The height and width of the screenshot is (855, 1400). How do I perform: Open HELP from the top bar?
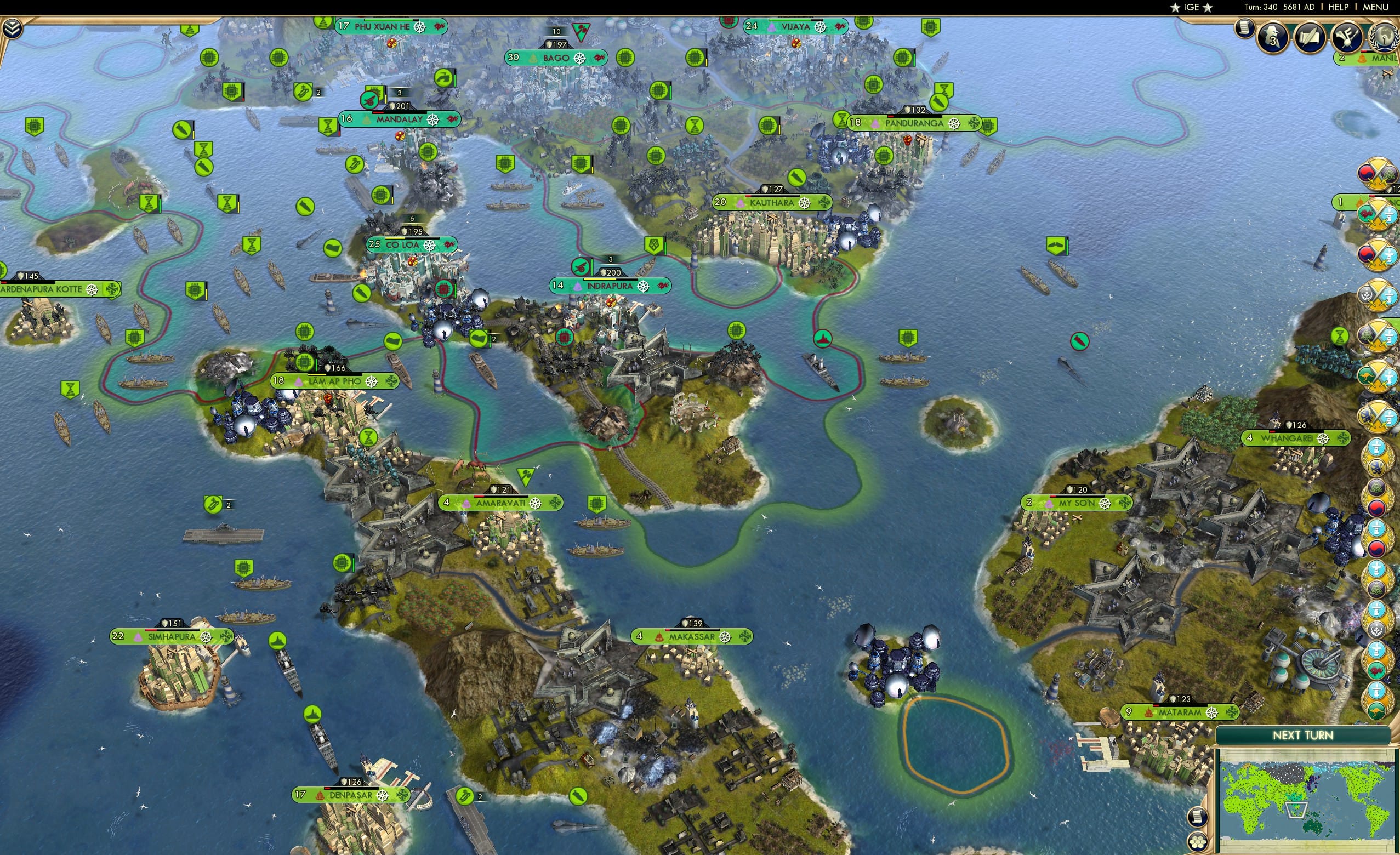[1339, 7]
